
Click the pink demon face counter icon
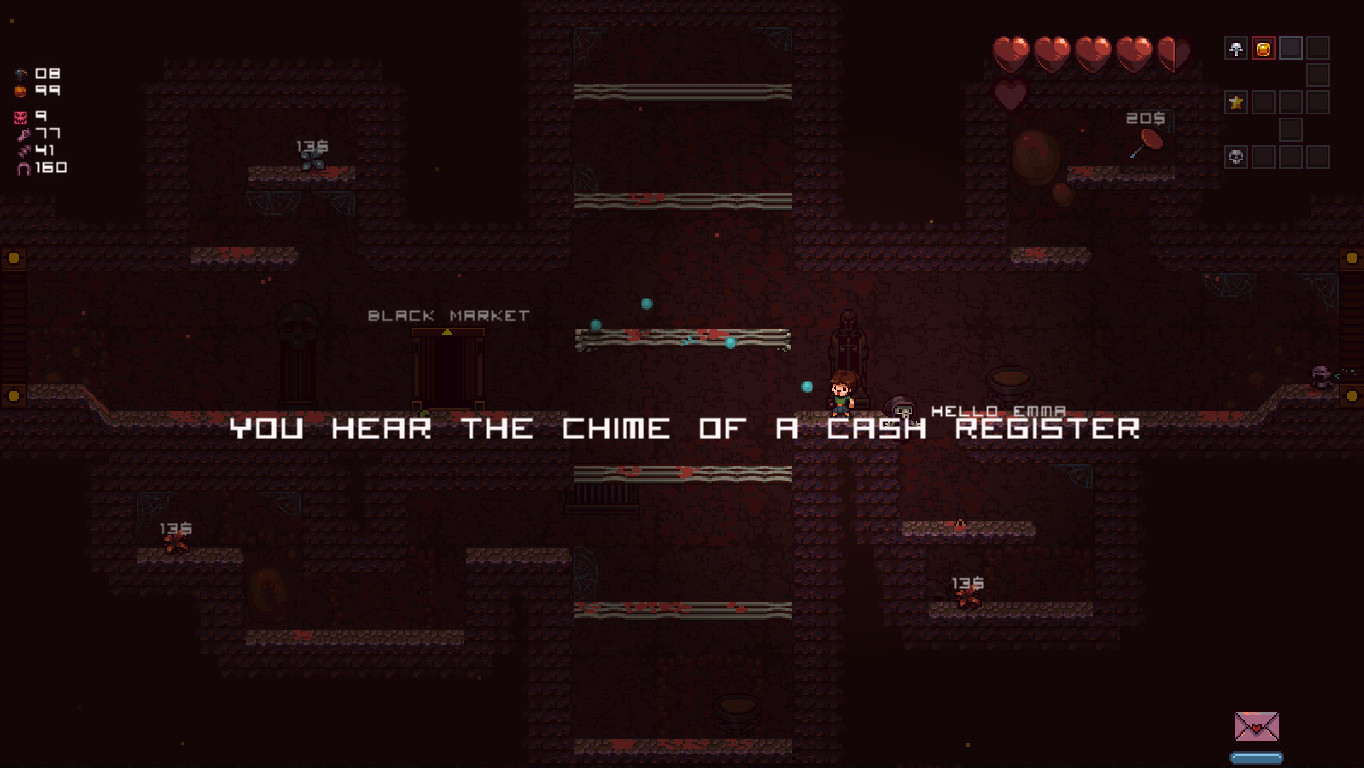pos(20,118)
